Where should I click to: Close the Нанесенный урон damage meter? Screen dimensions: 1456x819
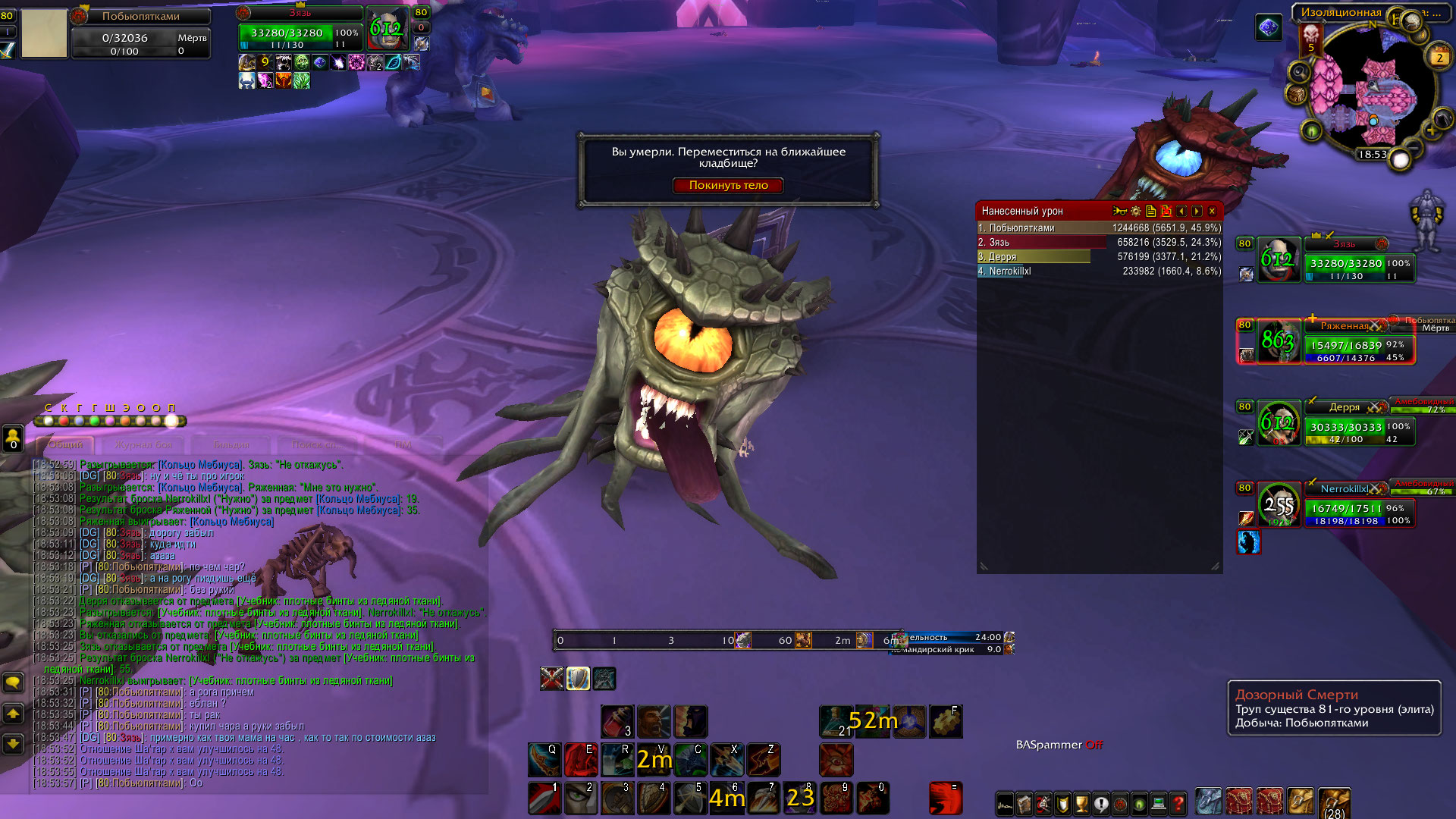pyautogui.click(x=1212, y=211)
